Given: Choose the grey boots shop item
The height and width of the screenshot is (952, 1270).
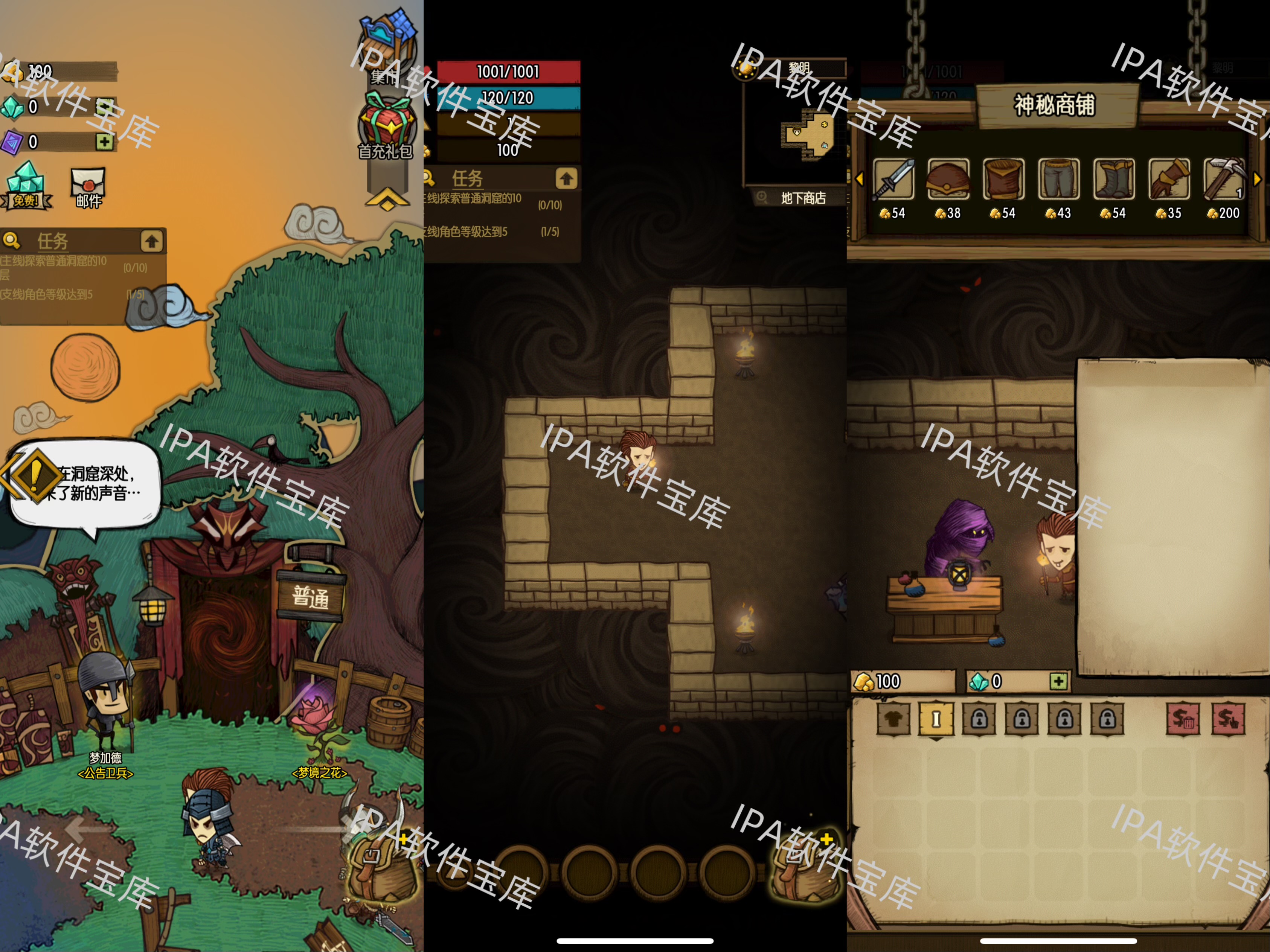Looking at the screenshot, I should (1113, 180).
